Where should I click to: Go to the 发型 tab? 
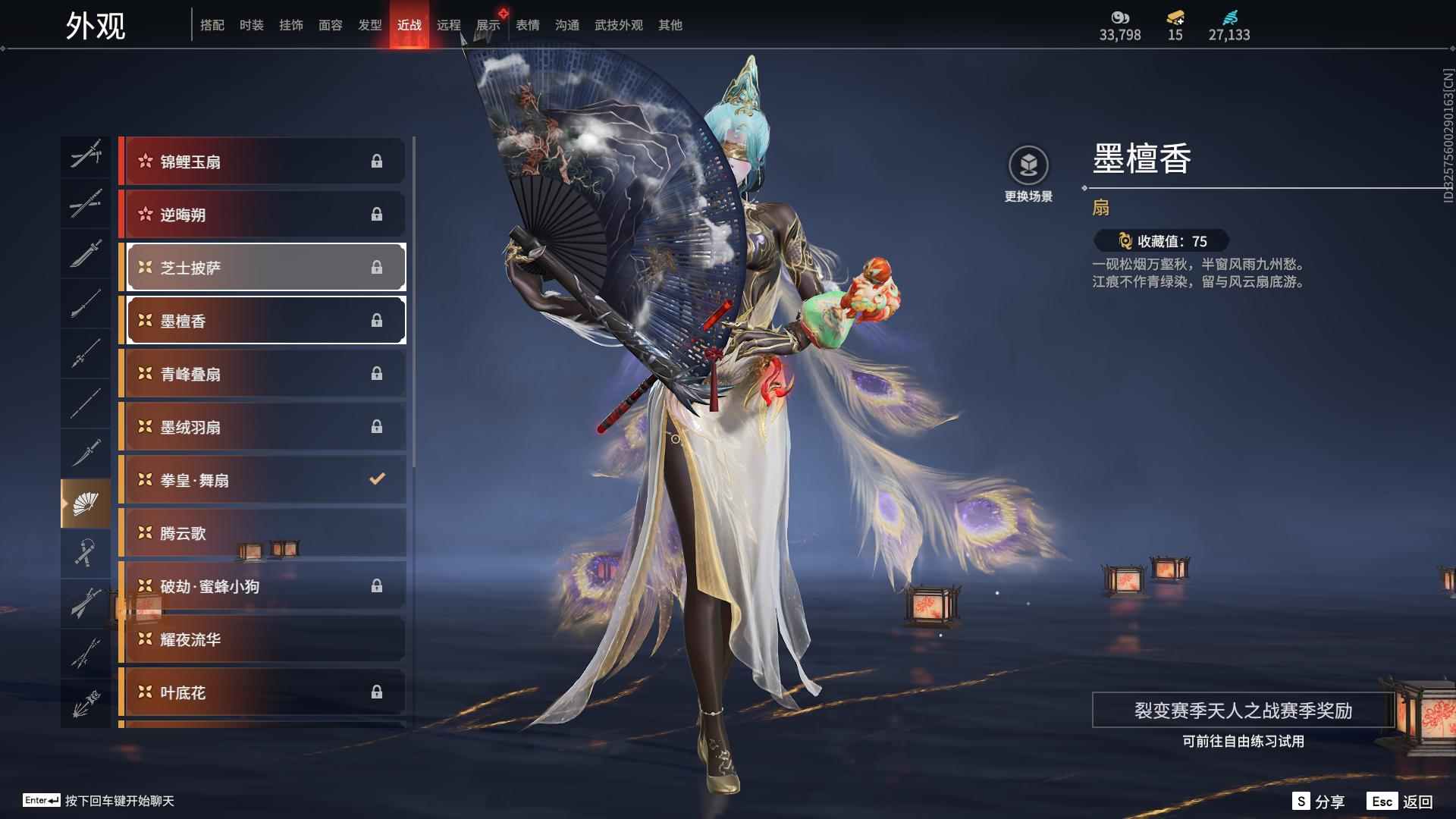369,25
